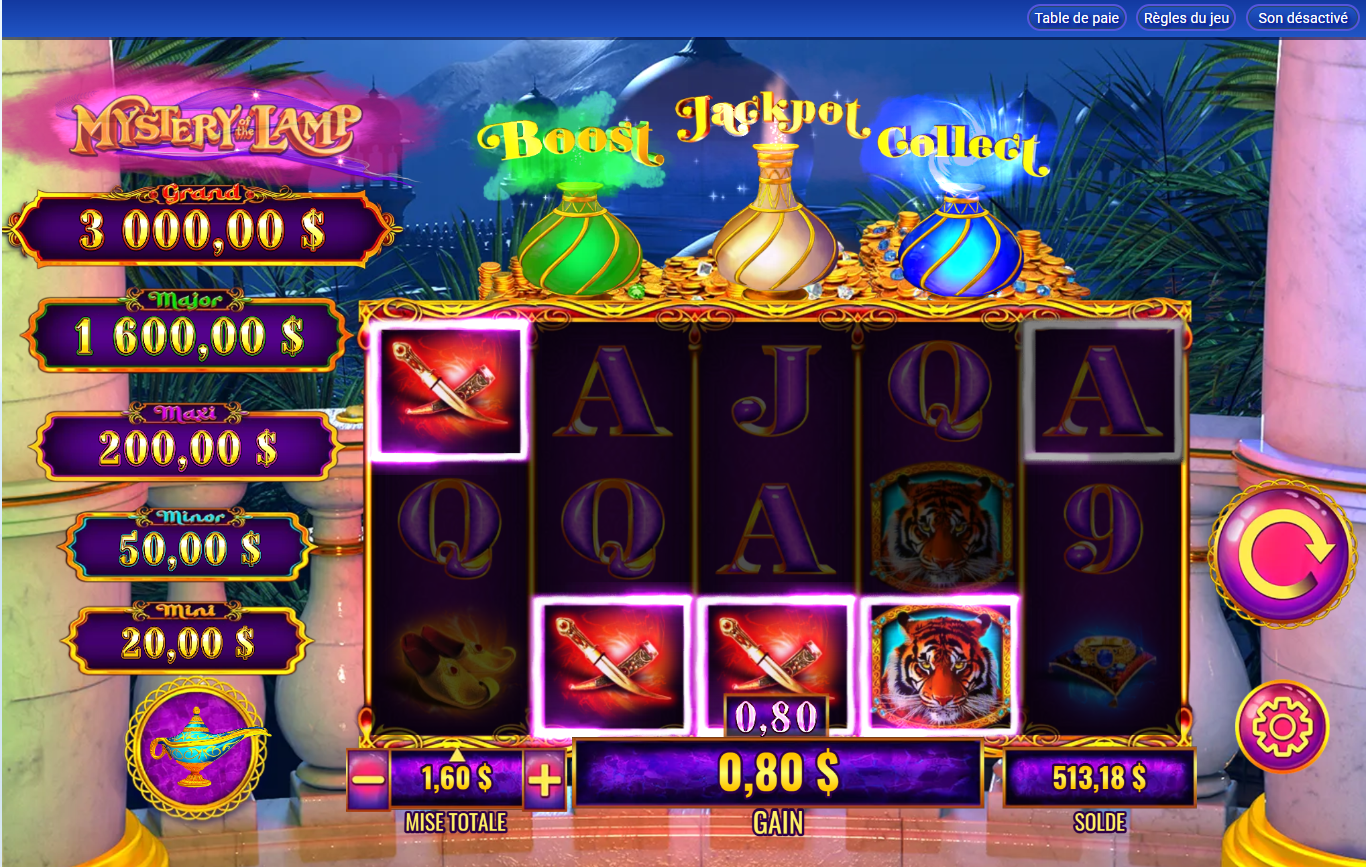Open settings with the gear button

pos(1282,726)
